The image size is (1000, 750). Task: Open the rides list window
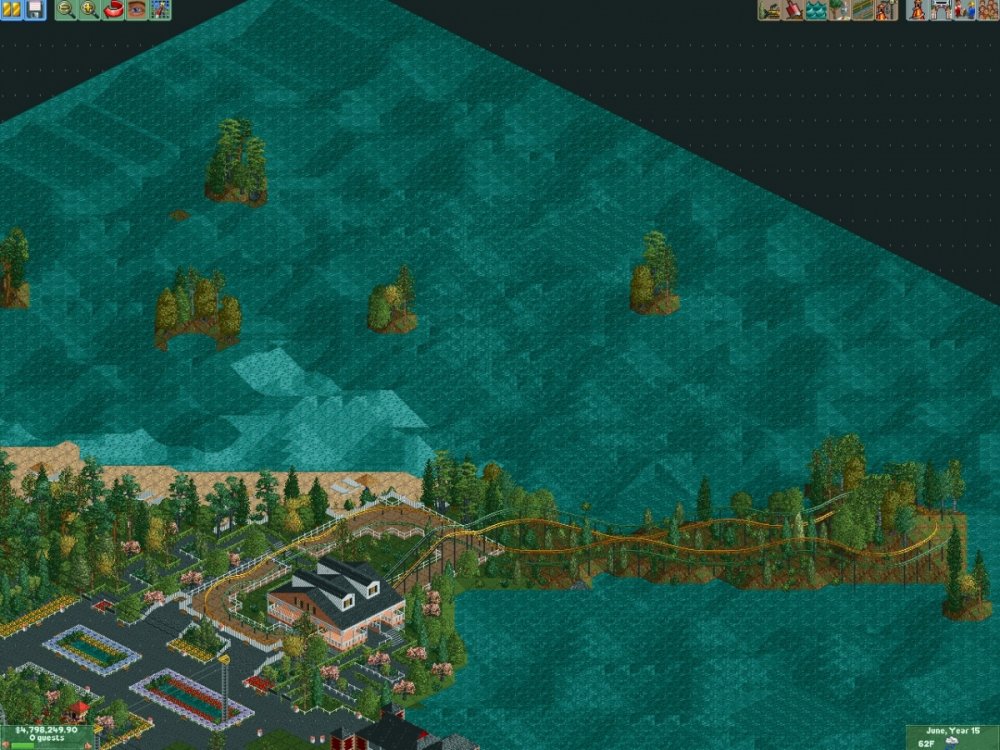click(918, 10)
